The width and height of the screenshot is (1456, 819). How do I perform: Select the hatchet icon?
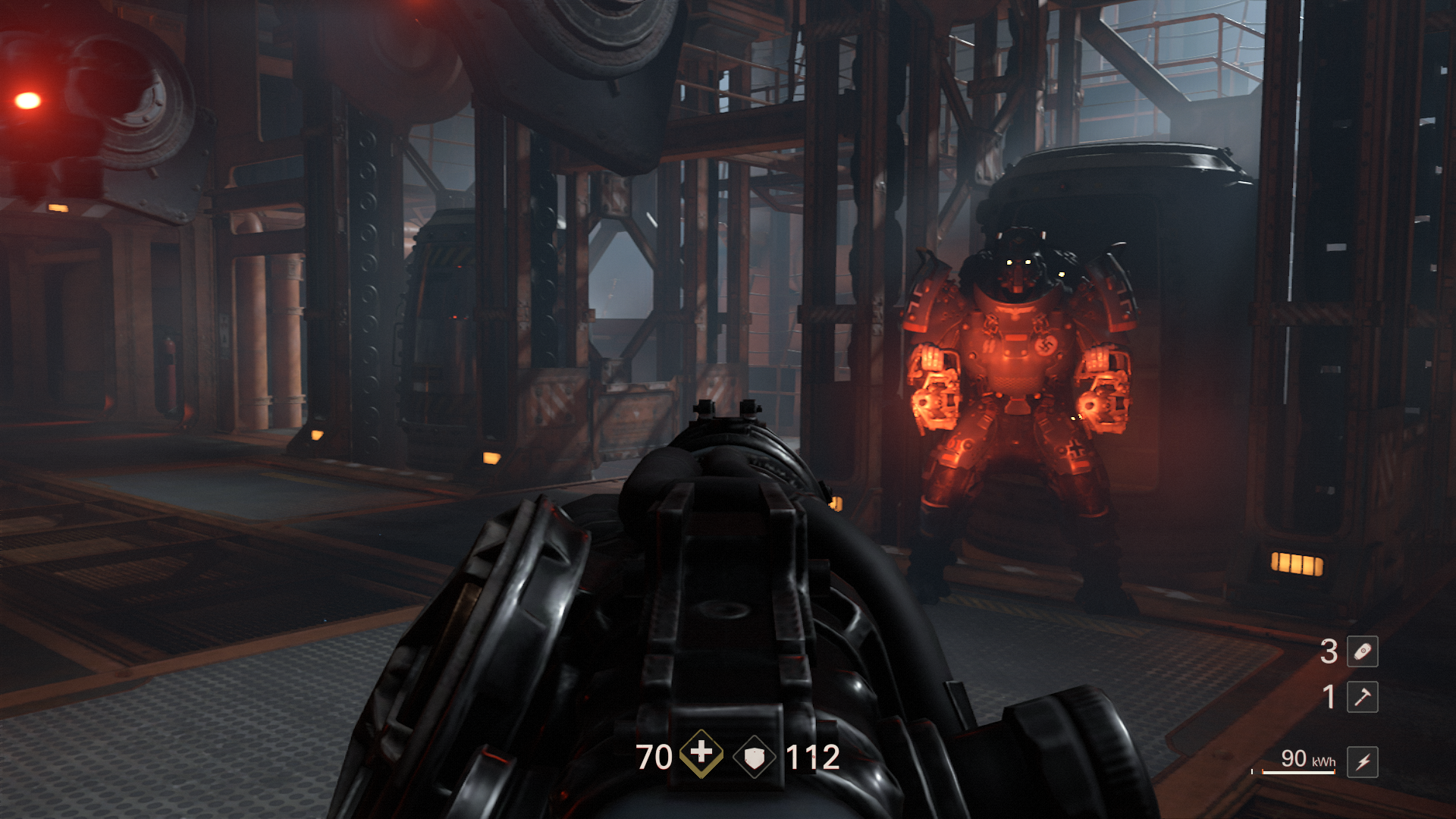[x=1362, y=697]
